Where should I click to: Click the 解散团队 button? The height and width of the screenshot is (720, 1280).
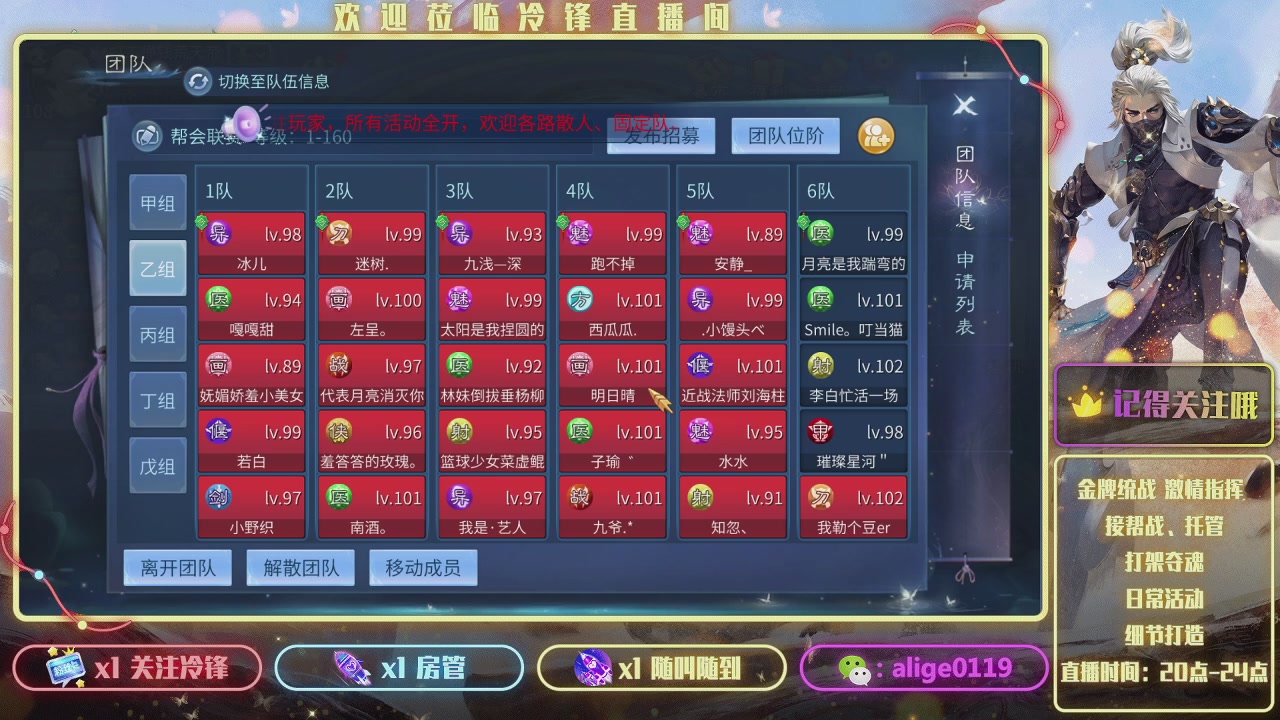[300, 567]
